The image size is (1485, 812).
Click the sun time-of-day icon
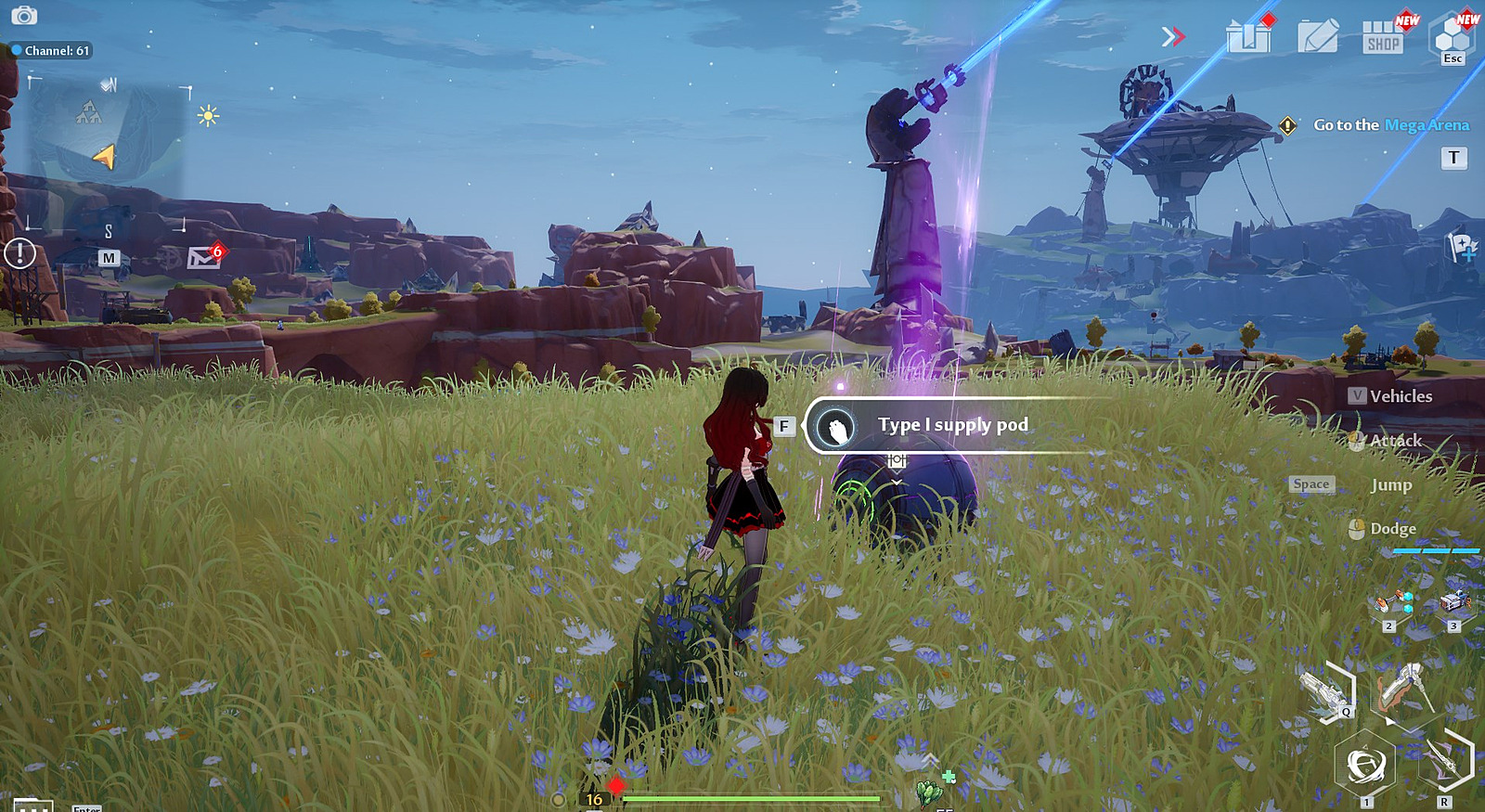(x=208, y=116)
